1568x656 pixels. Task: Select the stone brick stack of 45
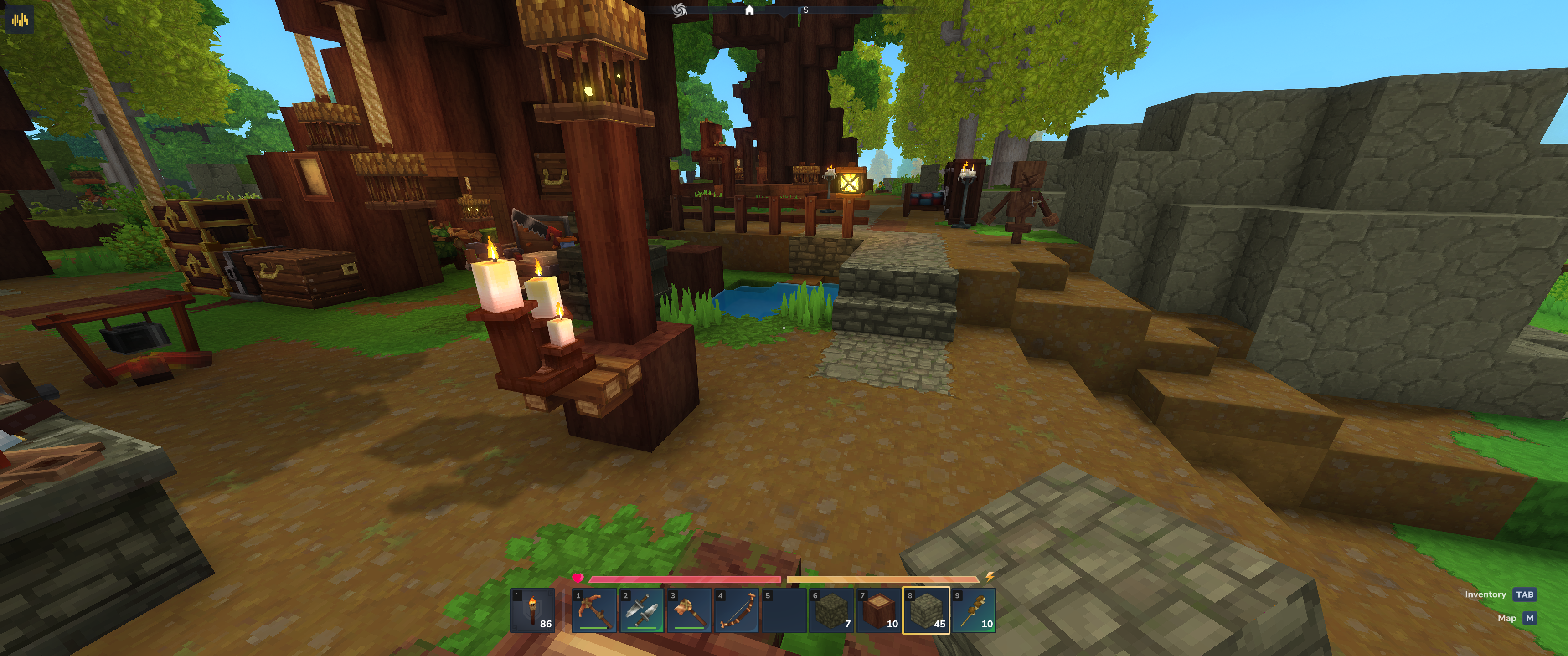[926, 610]
